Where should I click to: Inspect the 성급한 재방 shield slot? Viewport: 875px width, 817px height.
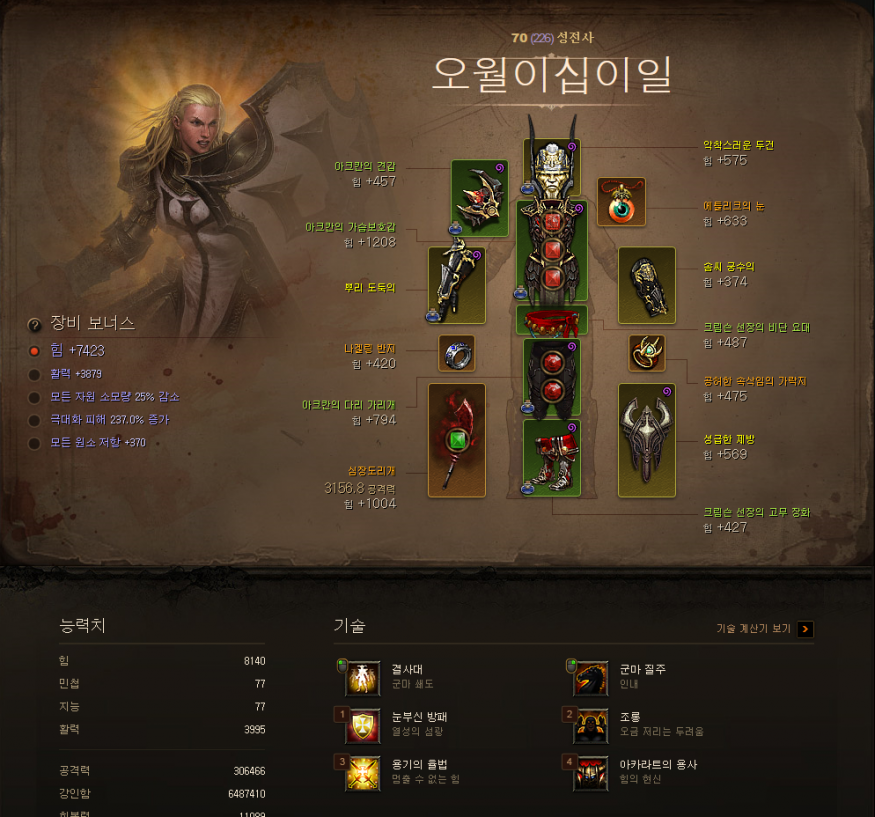tap(646, 440)
